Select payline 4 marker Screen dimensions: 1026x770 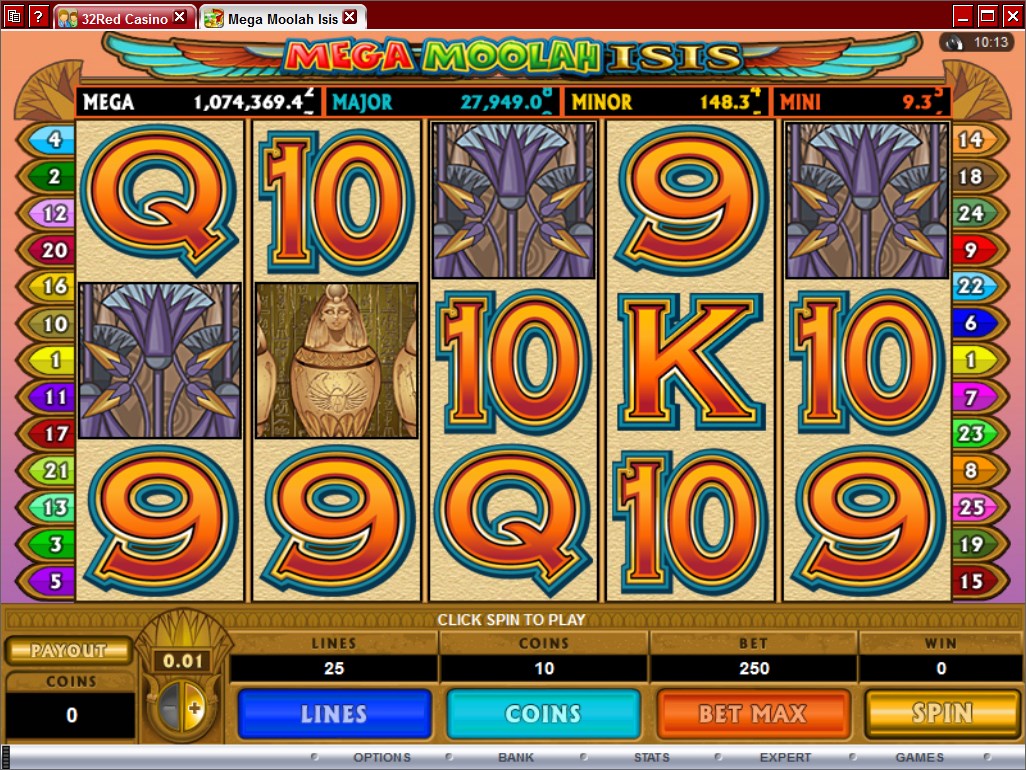coord(47,140)
